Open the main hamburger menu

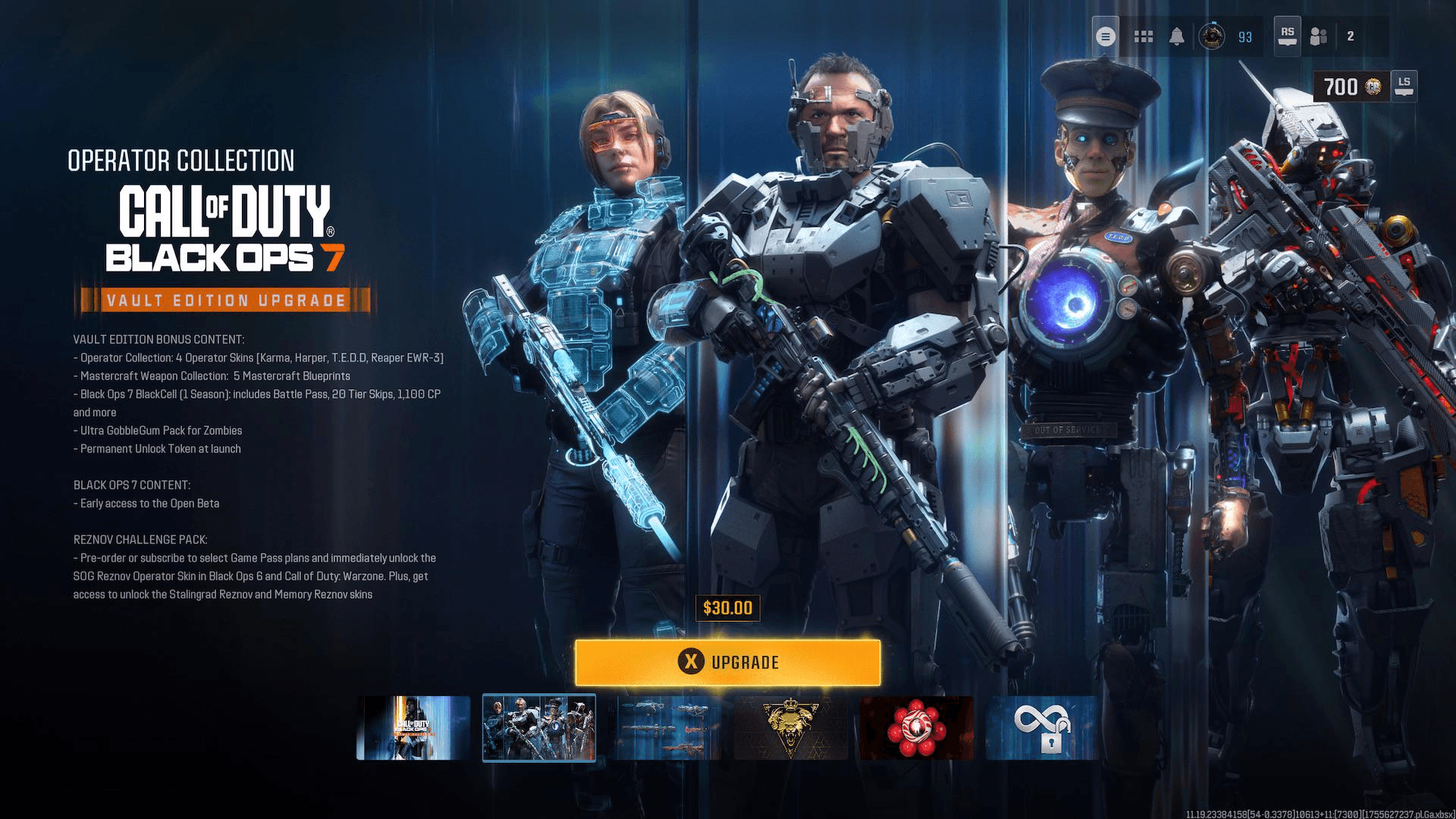[x=1105, y=36]
